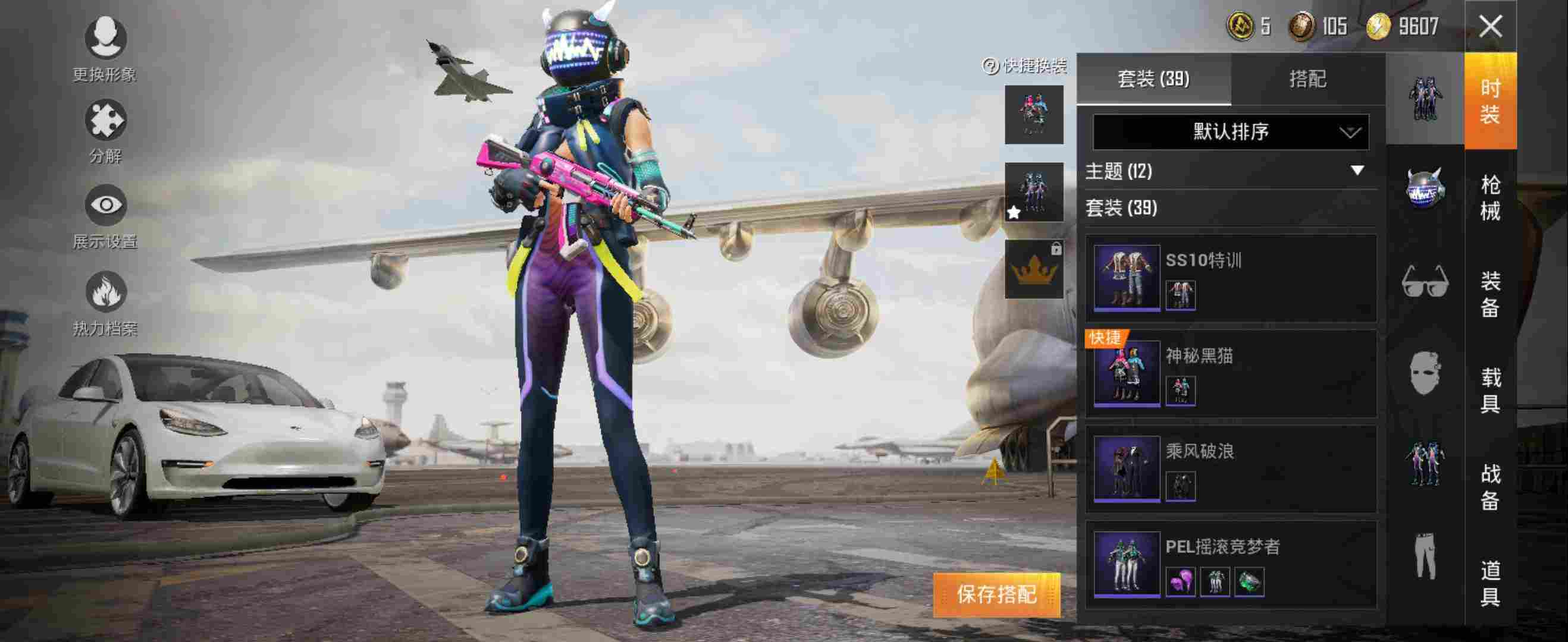Close the wardrobe screen
The image size is (1568, 642).
pyautogui.click(x=1490, y=27)
